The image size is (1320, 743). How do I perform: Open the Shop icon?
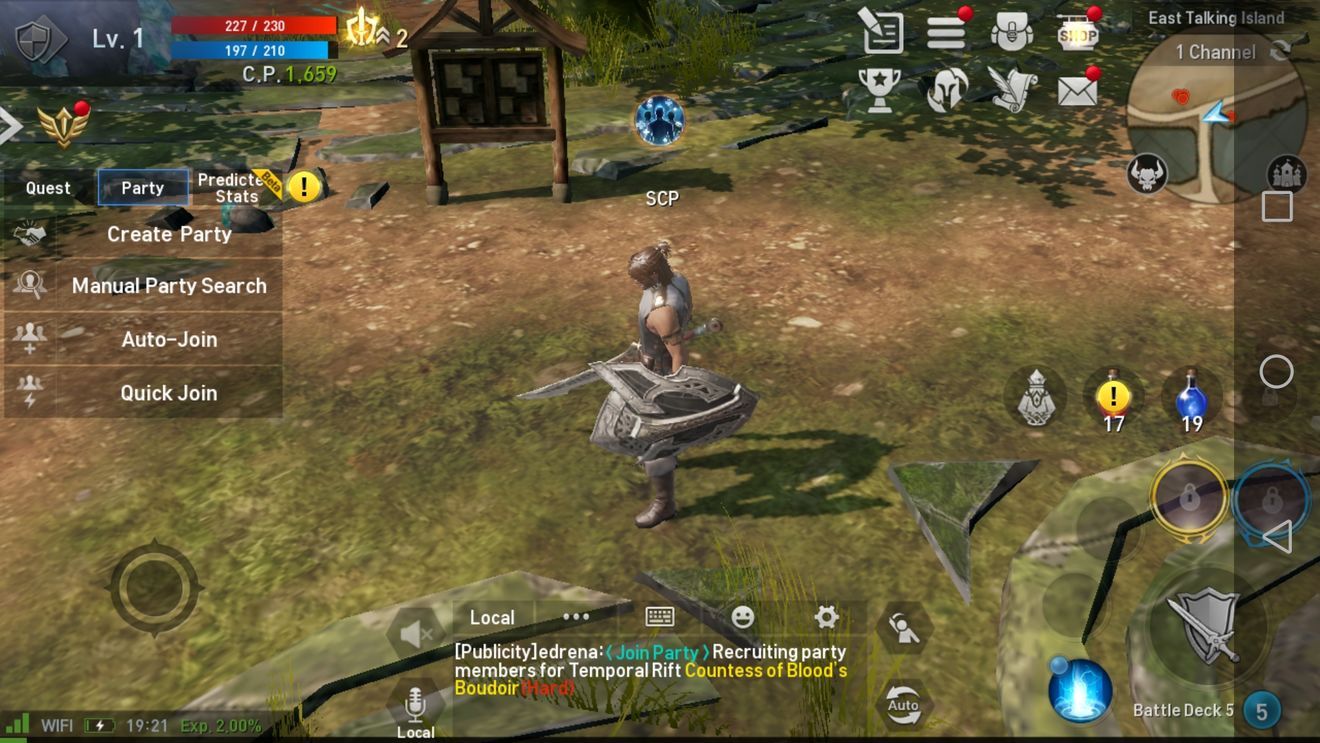pyautogui.click(x=1078, y=35)
